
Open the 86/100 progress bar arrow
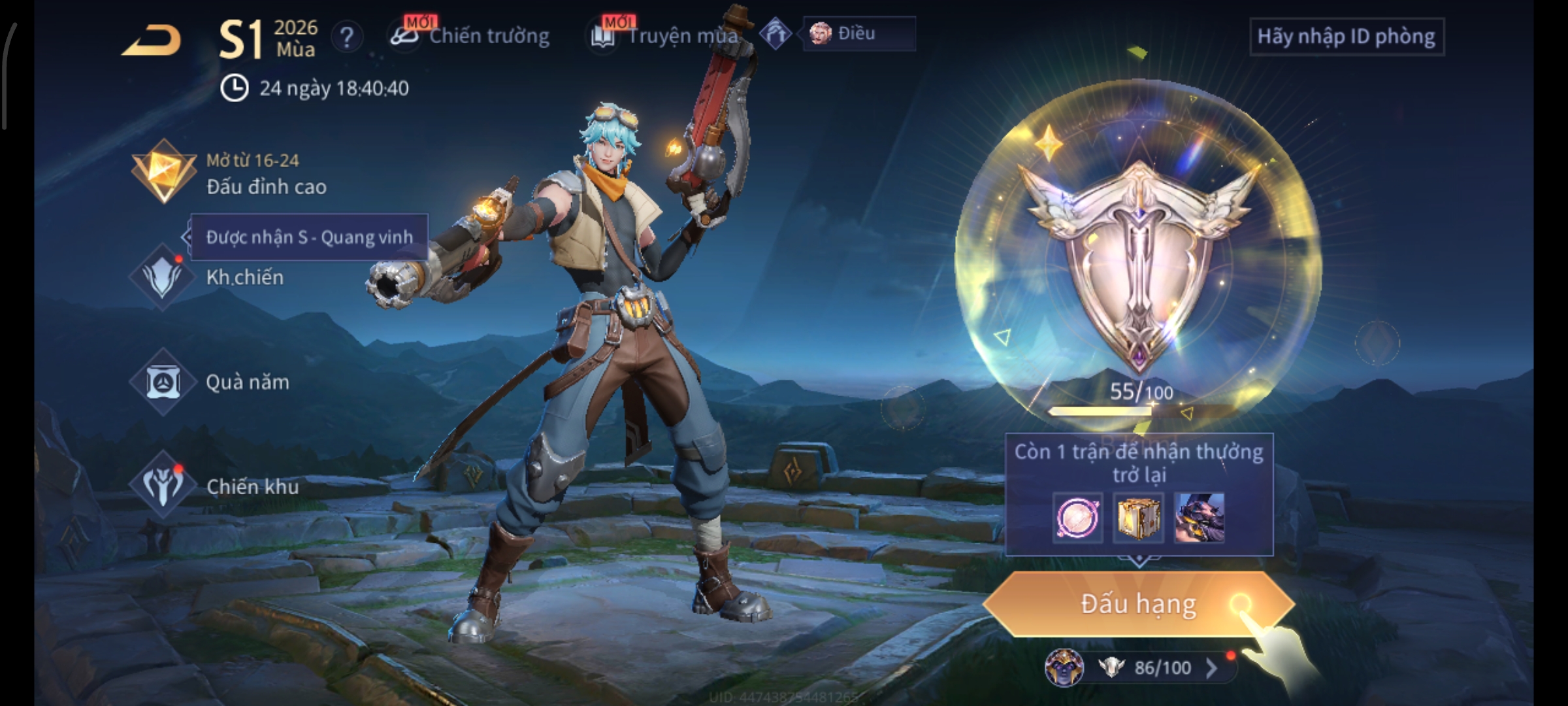point(1211,667)
